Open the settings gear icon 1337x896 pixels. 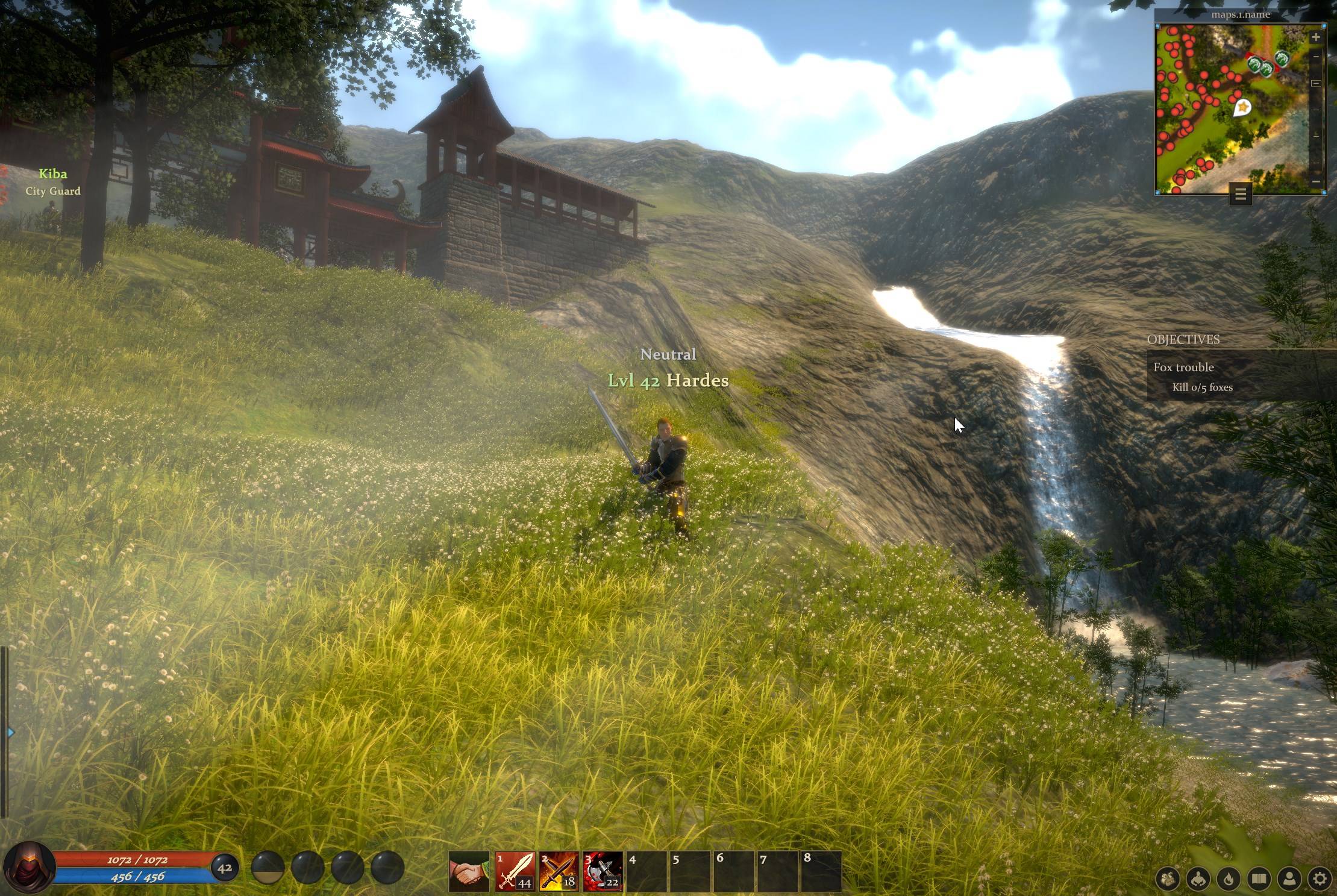point(1320,880)
